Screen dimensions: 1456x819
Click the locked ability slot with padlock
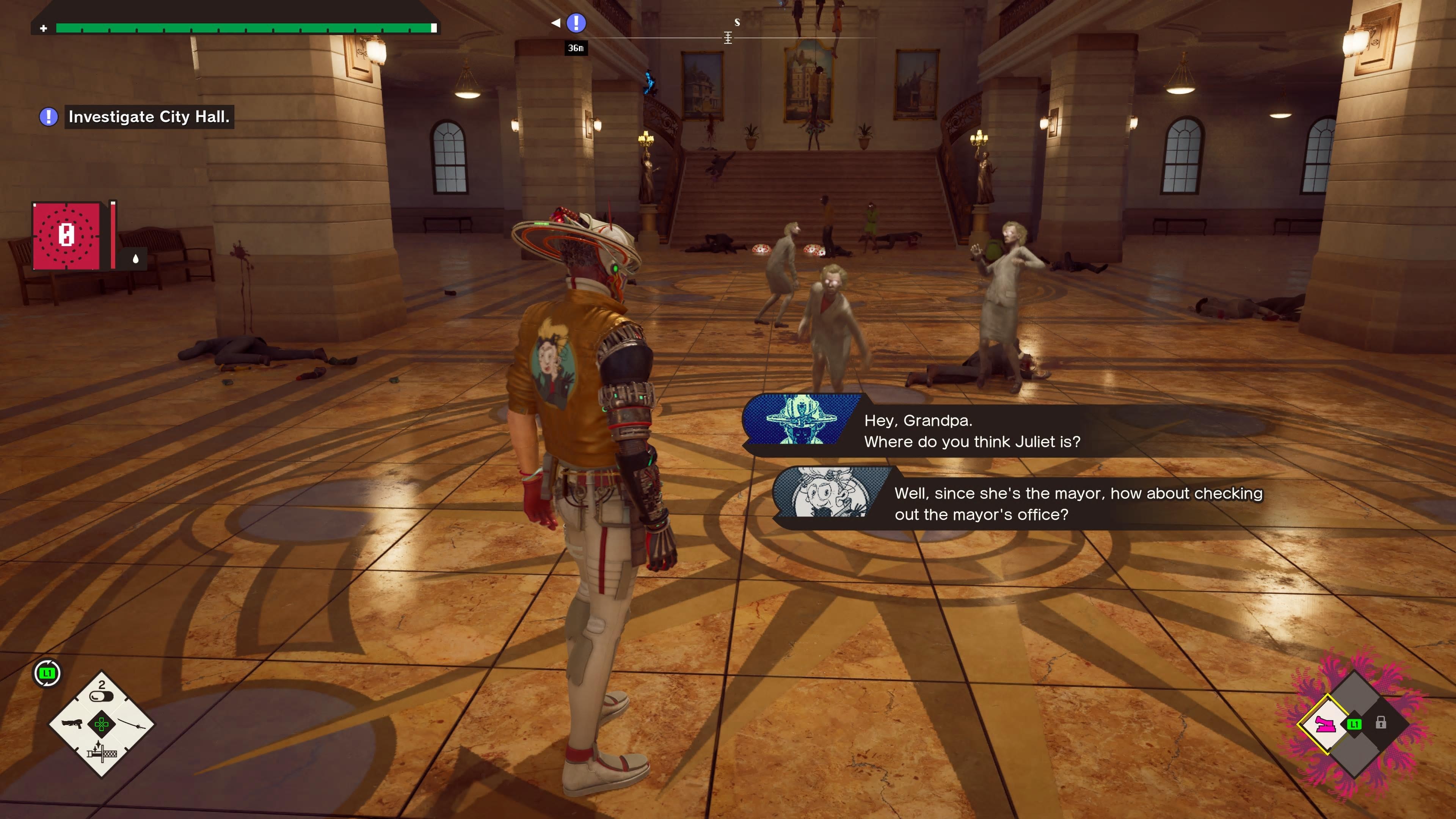tap(1380, 723)
